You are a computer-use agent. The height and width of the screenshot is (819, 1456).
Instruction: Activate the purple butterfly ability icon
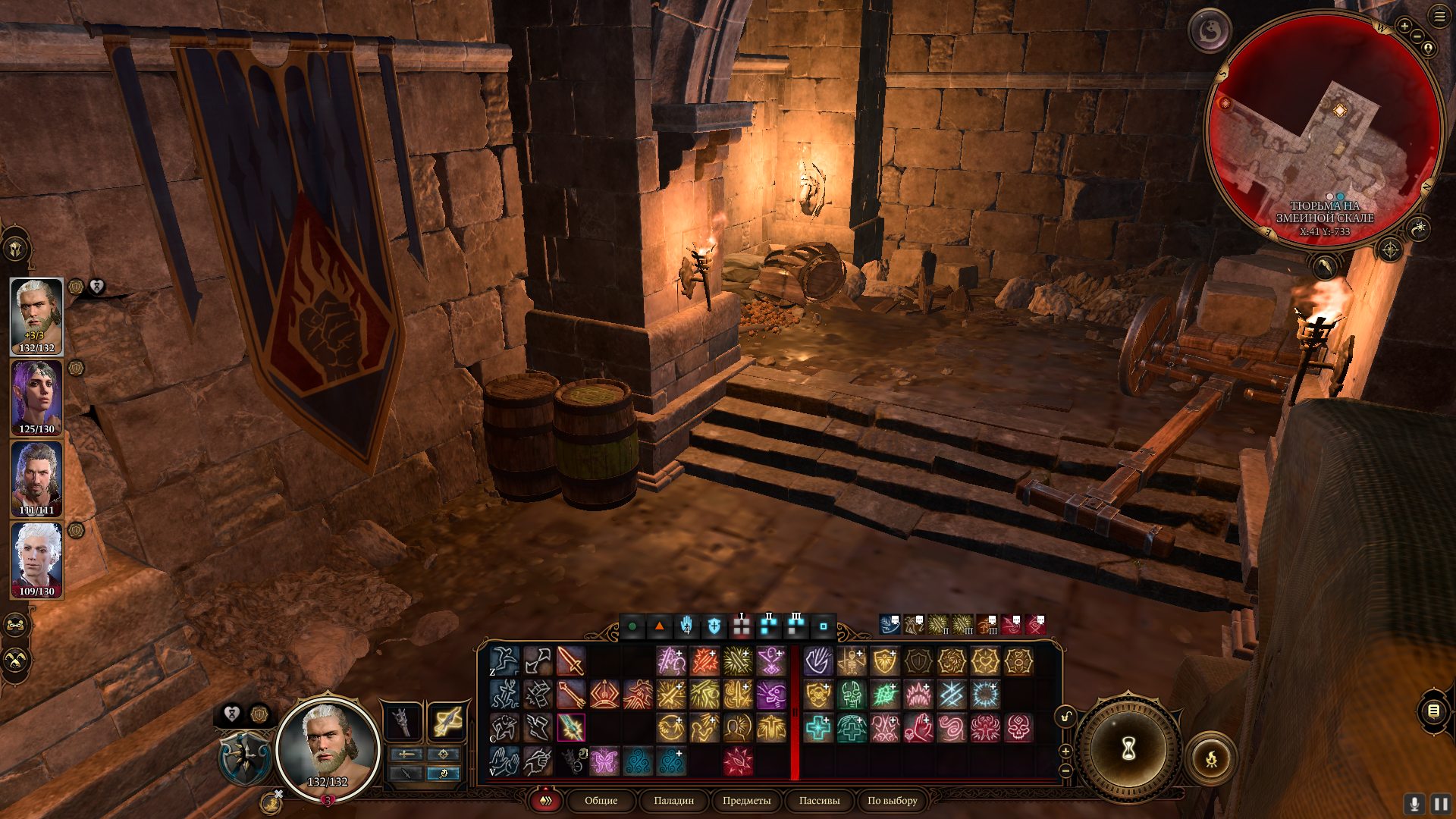coord(604,761)
